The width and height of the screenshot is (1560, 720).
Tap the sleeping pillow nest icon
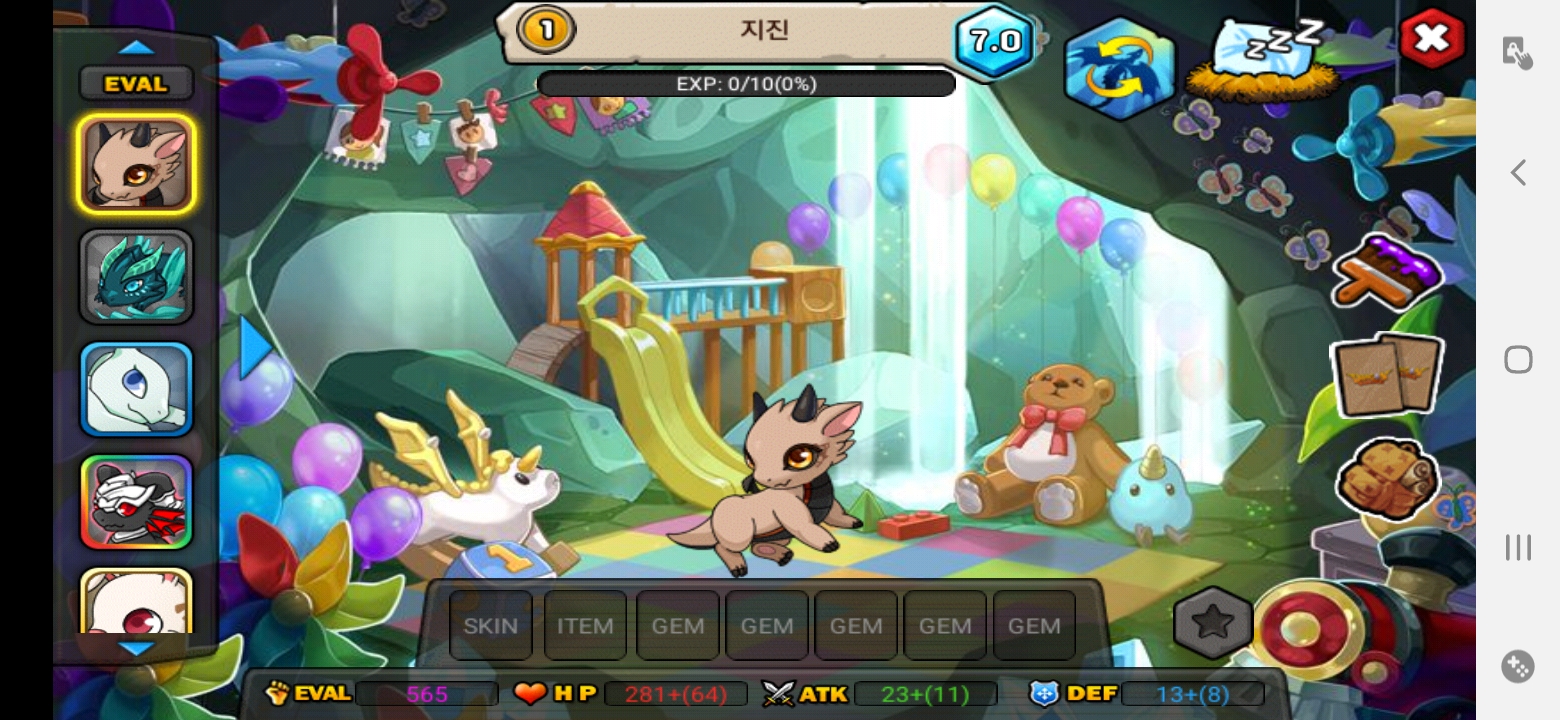[x=1264, y=60]
